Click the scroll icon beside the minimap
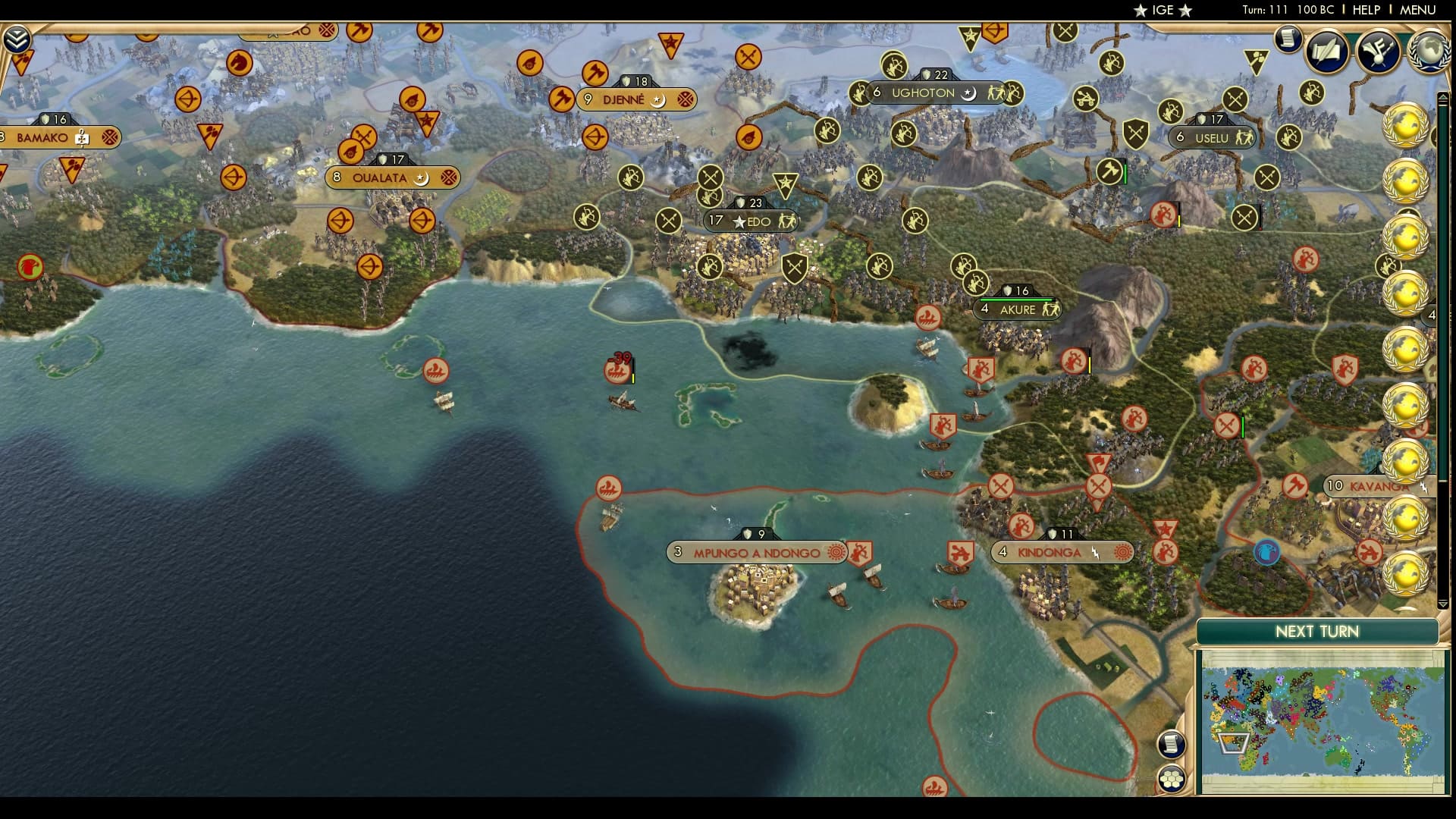 [x=1172, y=743]
